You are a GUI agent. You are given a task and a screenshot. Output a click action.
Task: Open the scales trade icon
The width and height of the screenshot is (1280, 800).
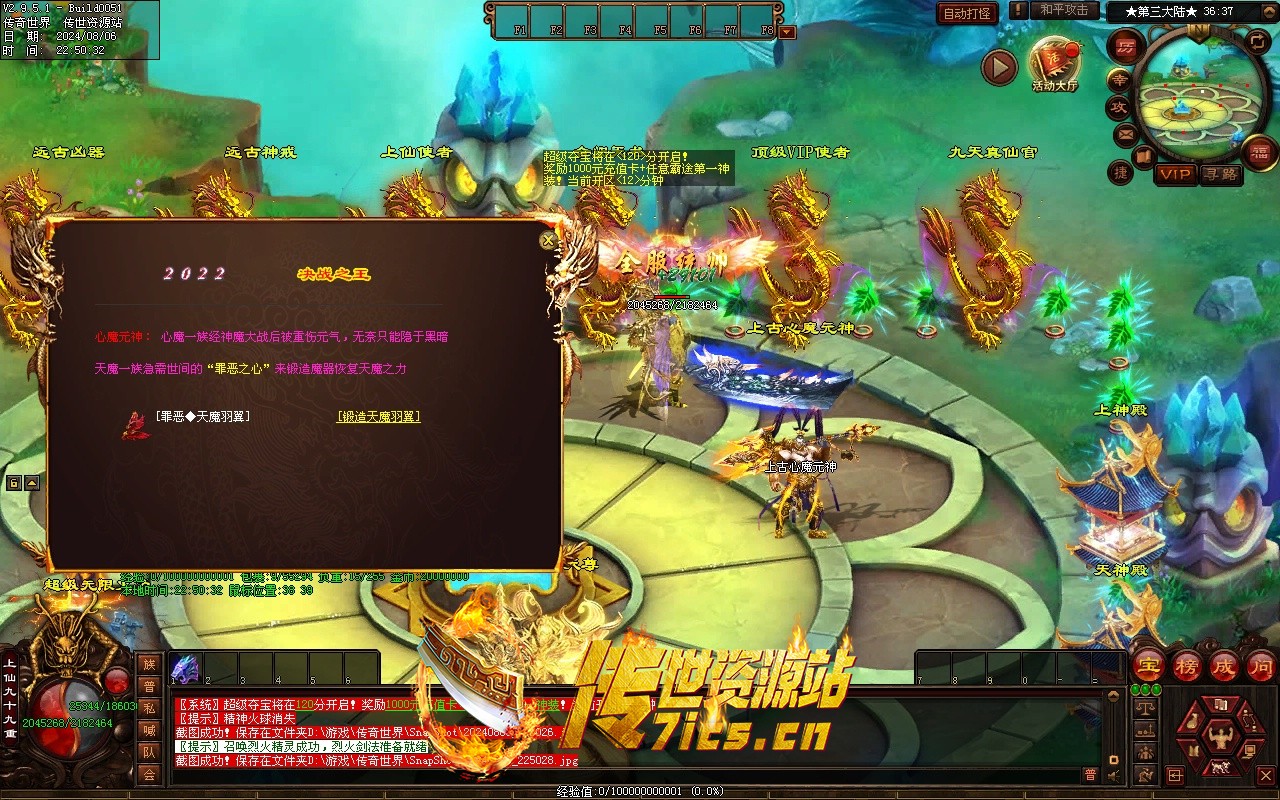(1146, 707)
